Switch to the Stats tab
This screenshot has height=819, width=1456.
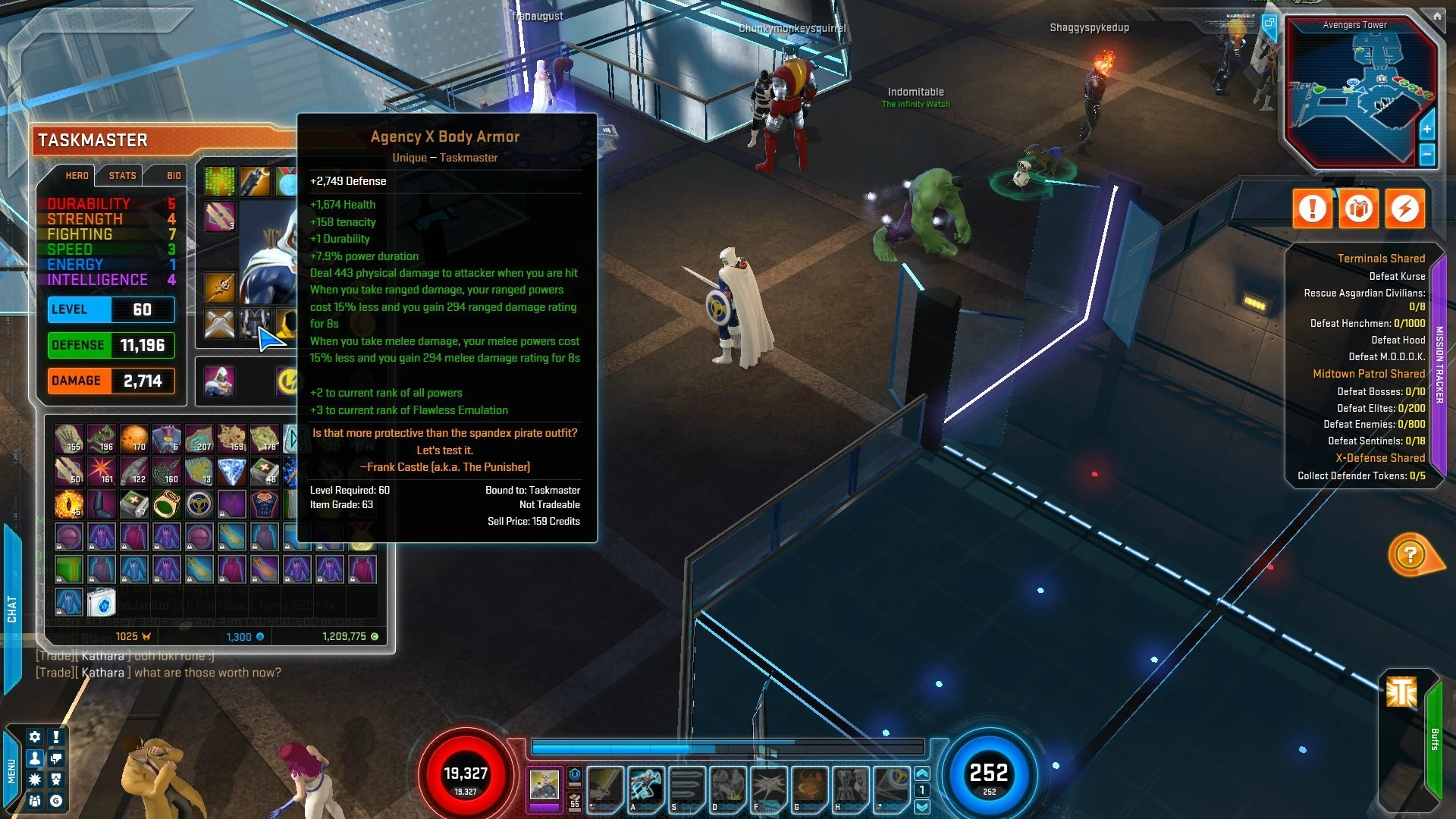pos(122,175)
